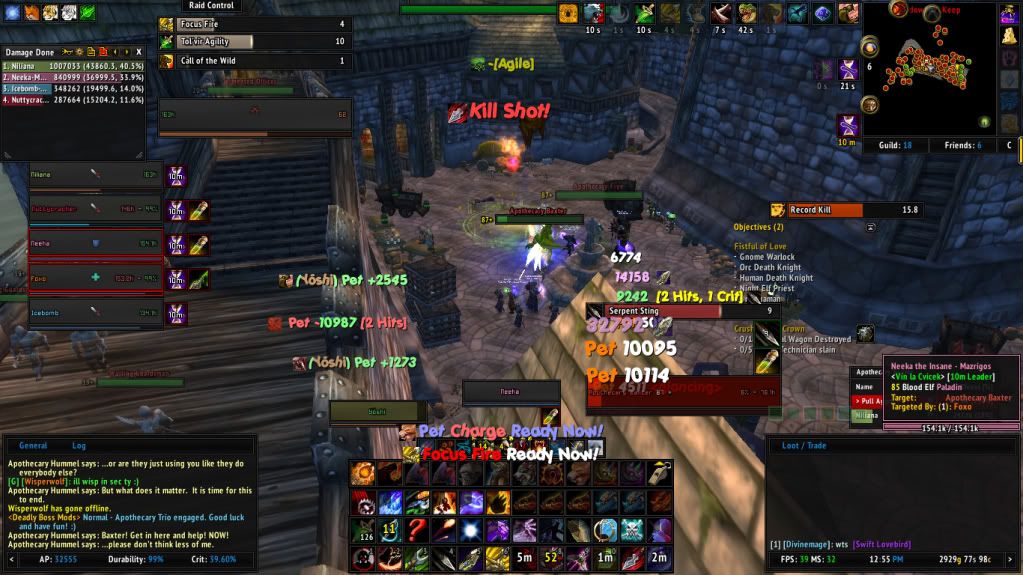
Task: Activate the red question mark action slot
Action: click(x=415, y=529)
